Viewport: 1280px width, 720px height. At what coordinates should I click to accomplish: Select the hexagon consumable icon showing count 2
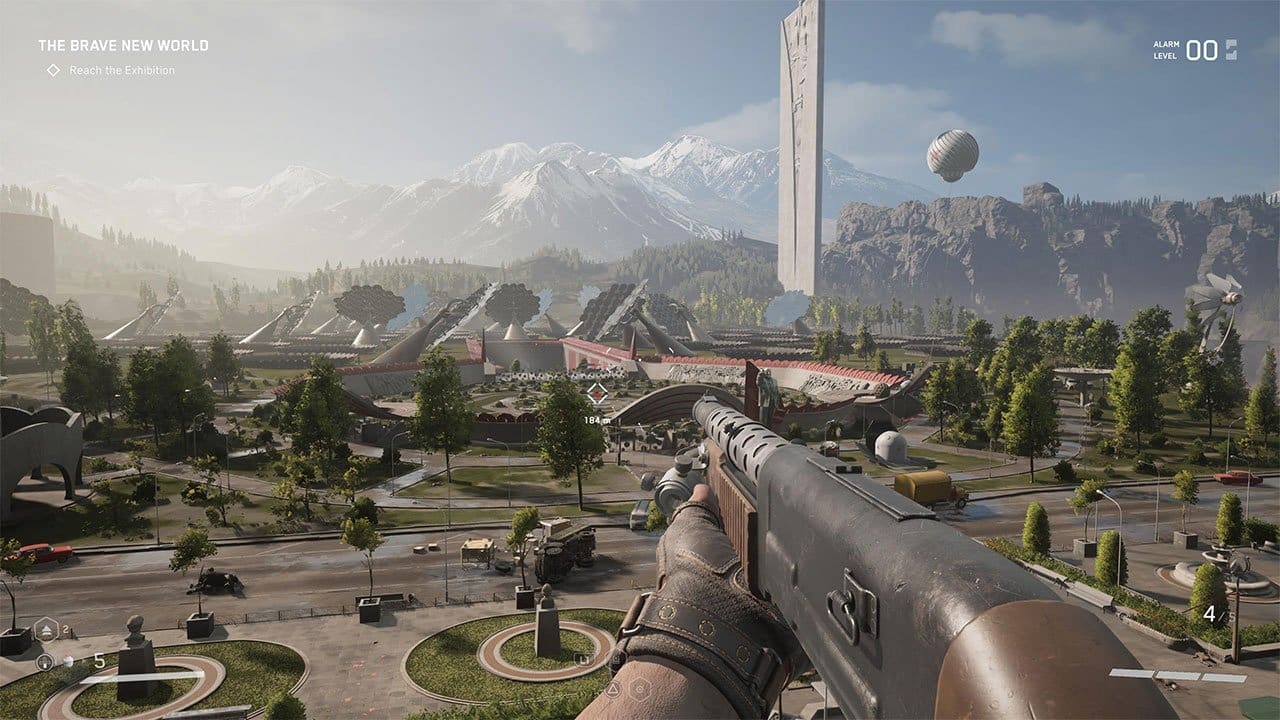(x=47, y=630)
